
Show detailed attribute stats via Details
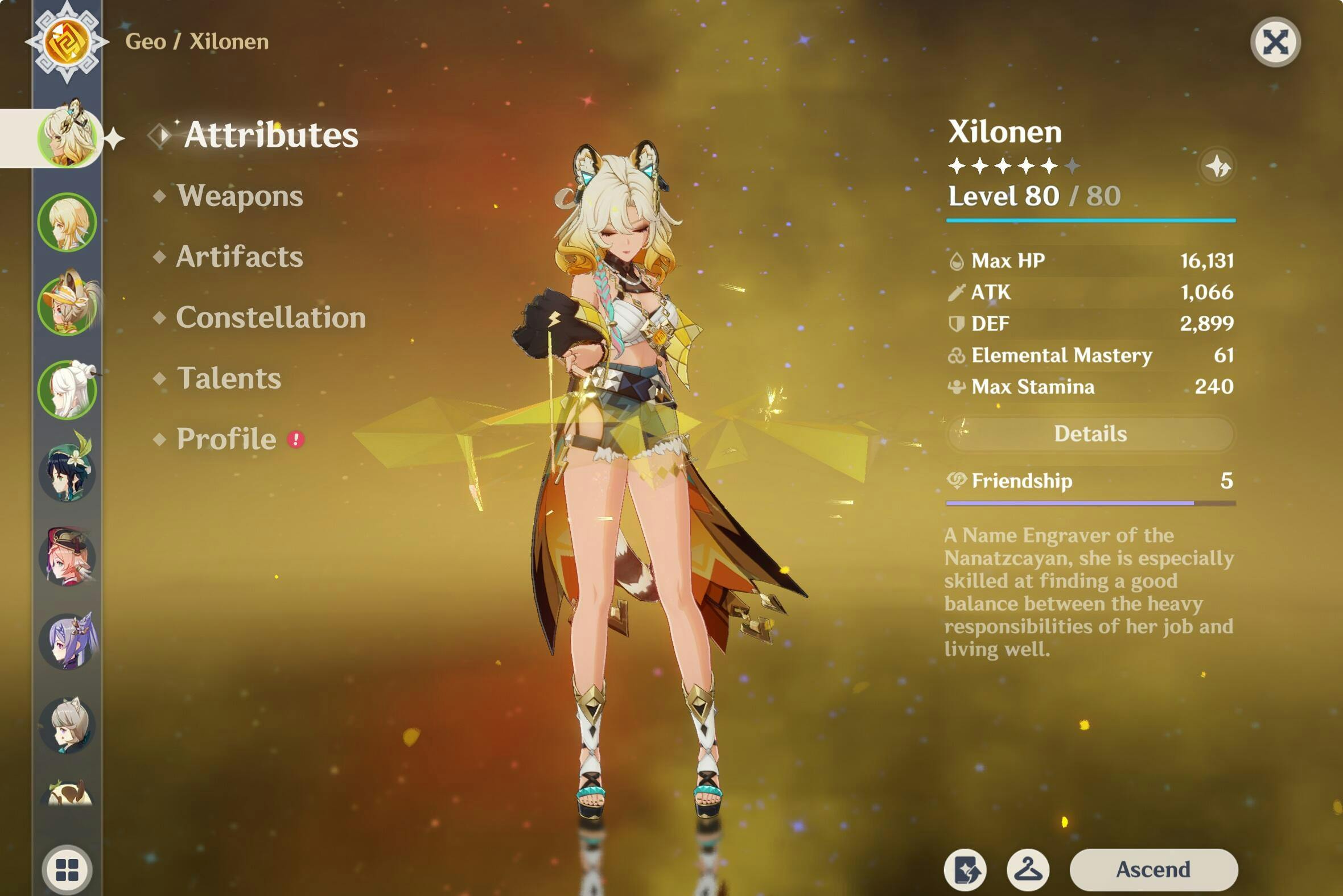(x=1090, y=433)
